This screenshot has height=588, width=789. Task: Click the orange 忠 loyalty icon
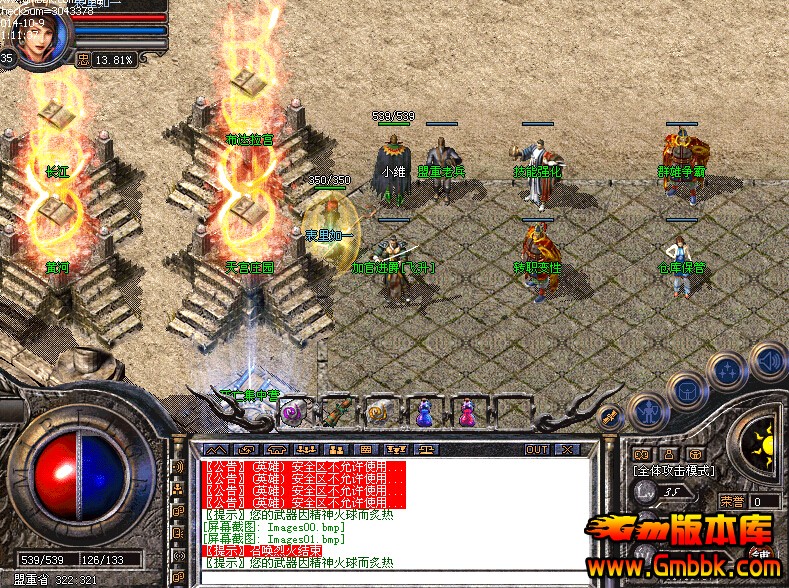click(x=84, y=59)
